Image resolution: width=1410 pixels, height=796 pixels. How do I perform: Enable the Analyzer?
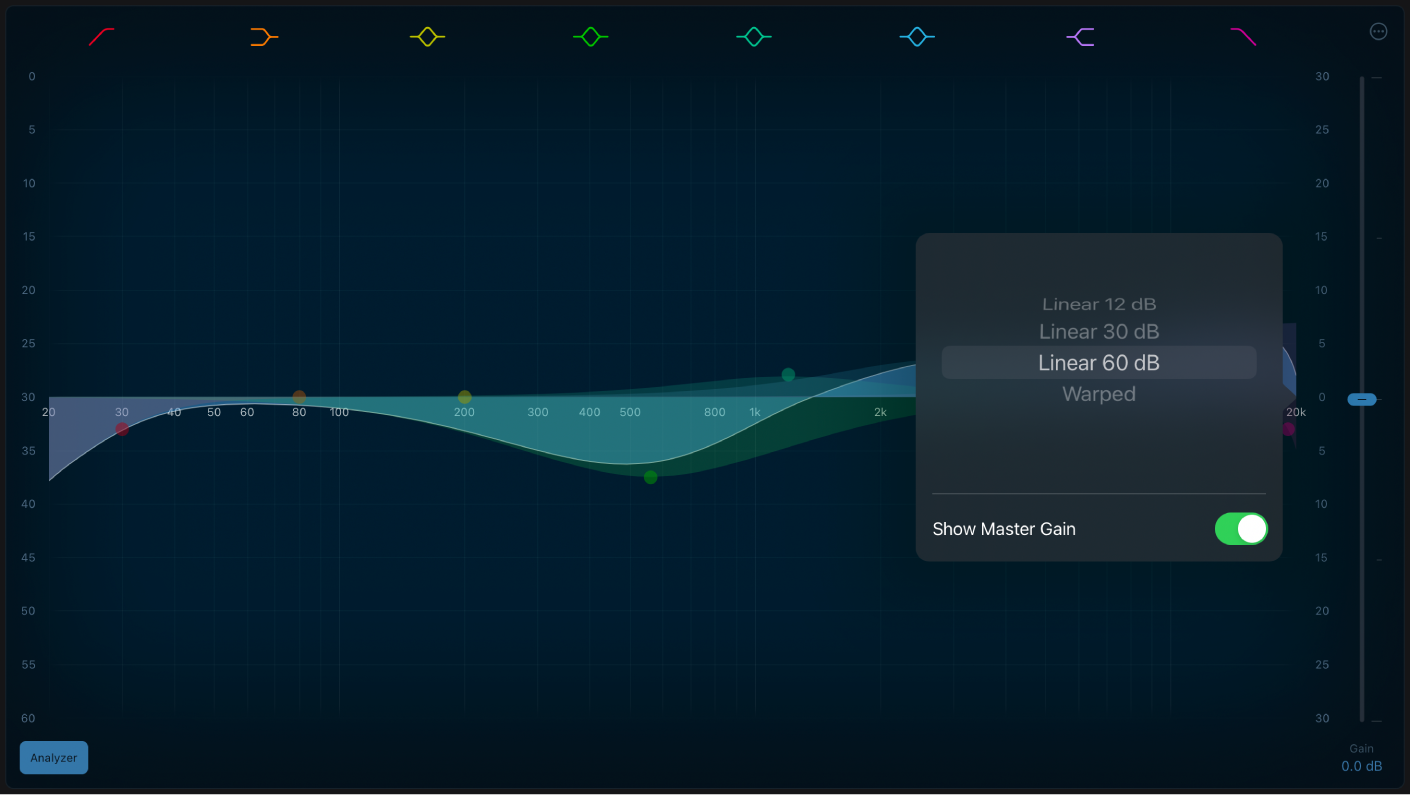point(53,757)
